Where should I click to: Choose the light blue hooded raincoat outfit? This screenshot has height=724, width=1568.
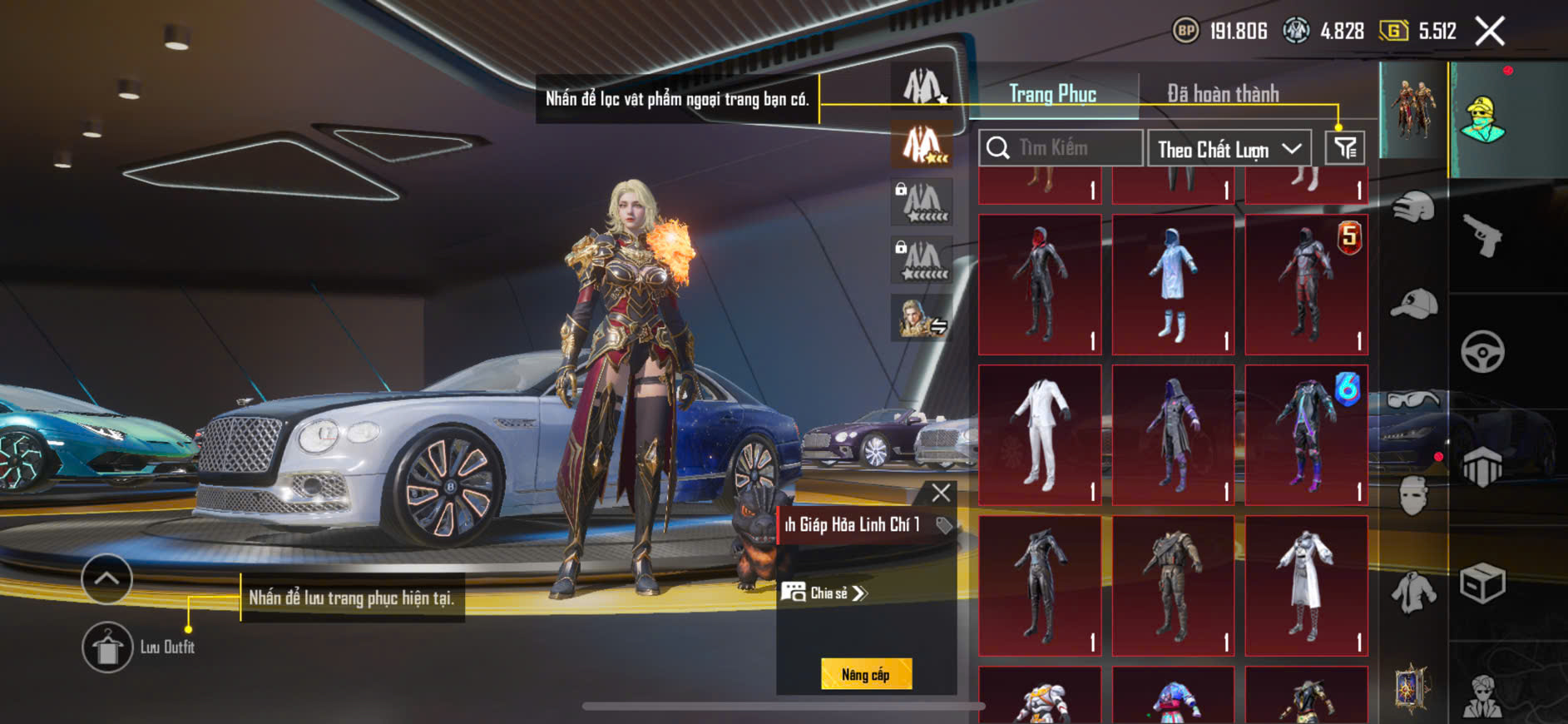click(1173, 285)
